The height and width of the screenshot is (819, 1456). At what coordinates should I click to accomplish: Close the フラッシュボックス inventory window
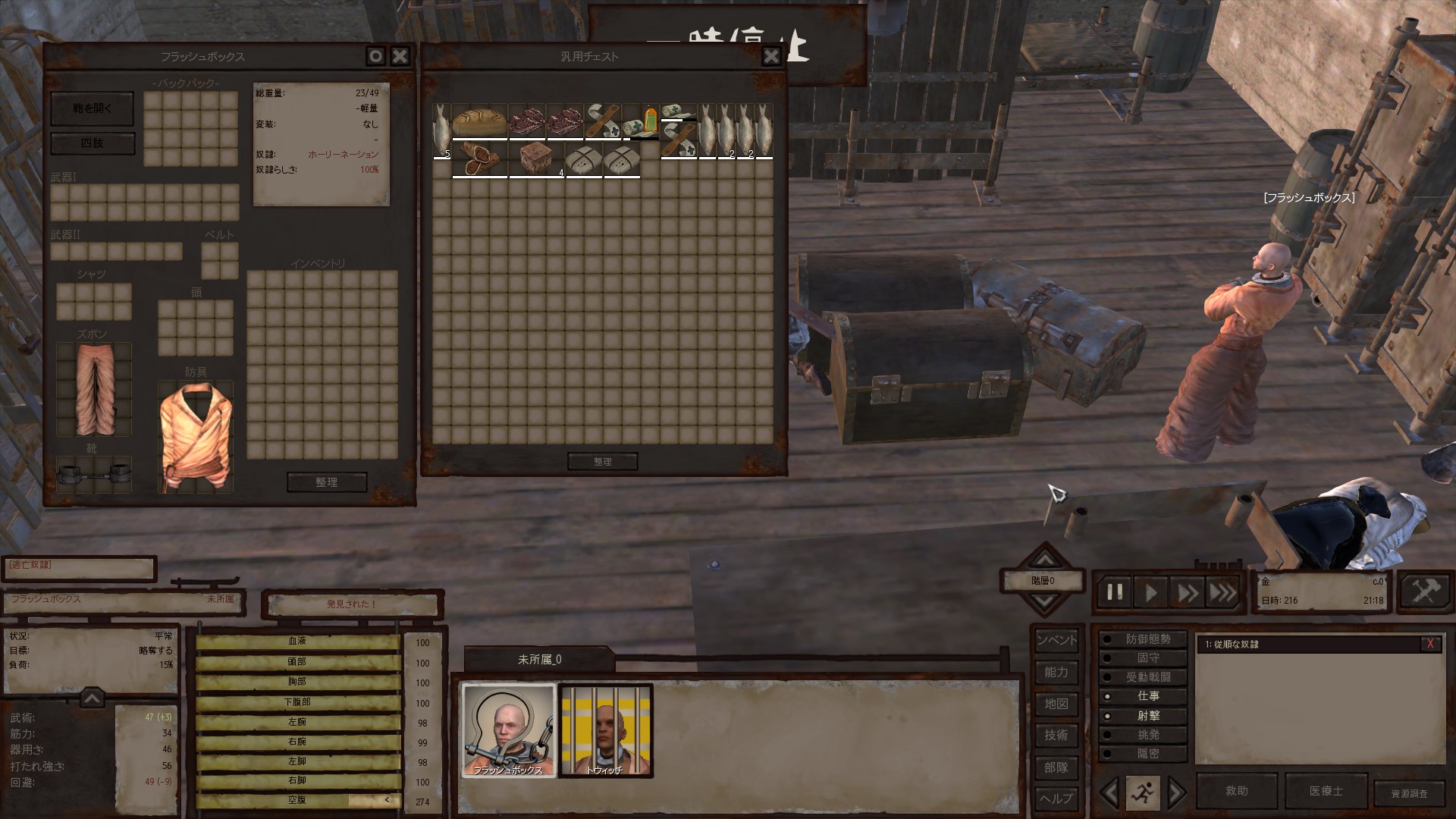coord(400,56)
